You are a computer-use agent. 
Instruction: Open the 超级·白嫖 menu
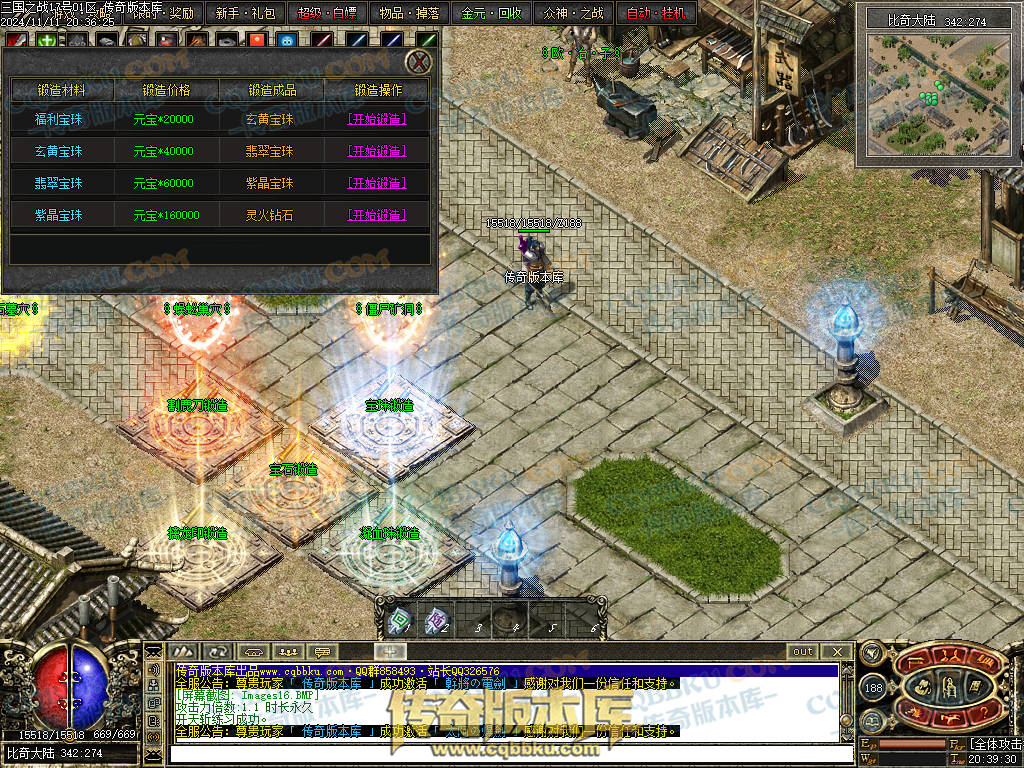329,14
